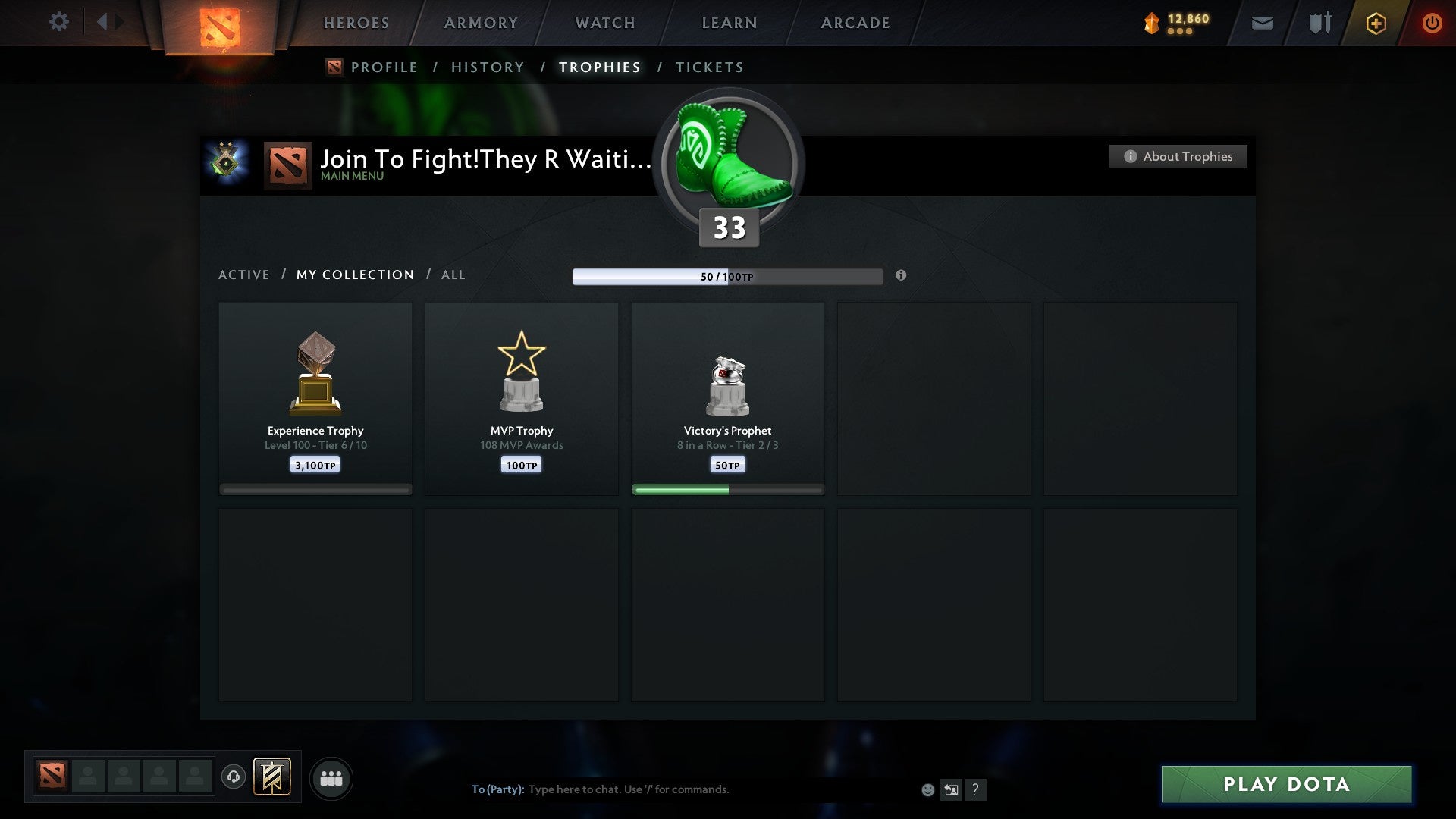Click the shards currency icon showing 12,860
1456x819 pixels.
(1150, 23)
